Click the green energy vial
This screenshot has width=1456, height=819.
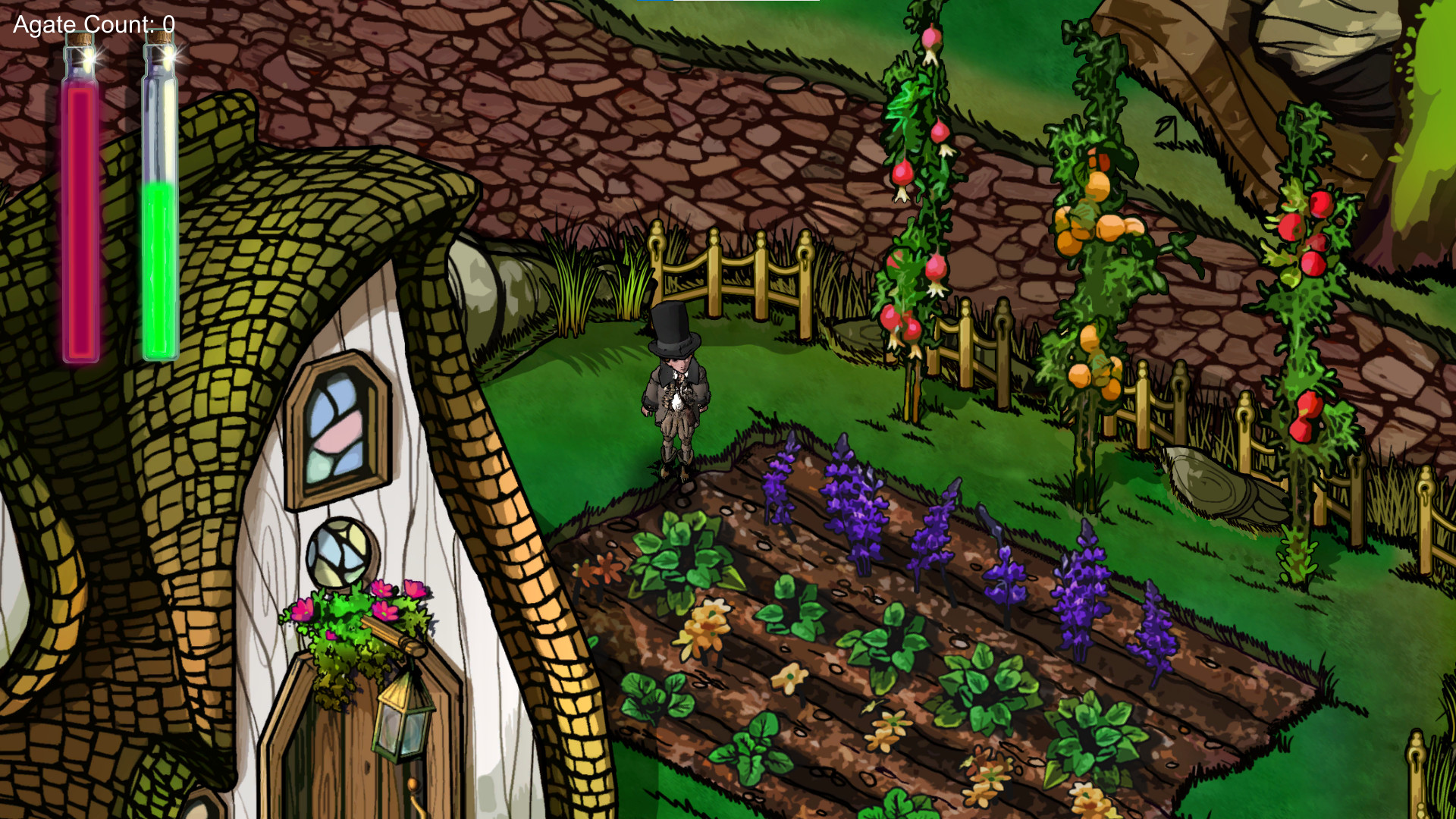click(160, 212)
